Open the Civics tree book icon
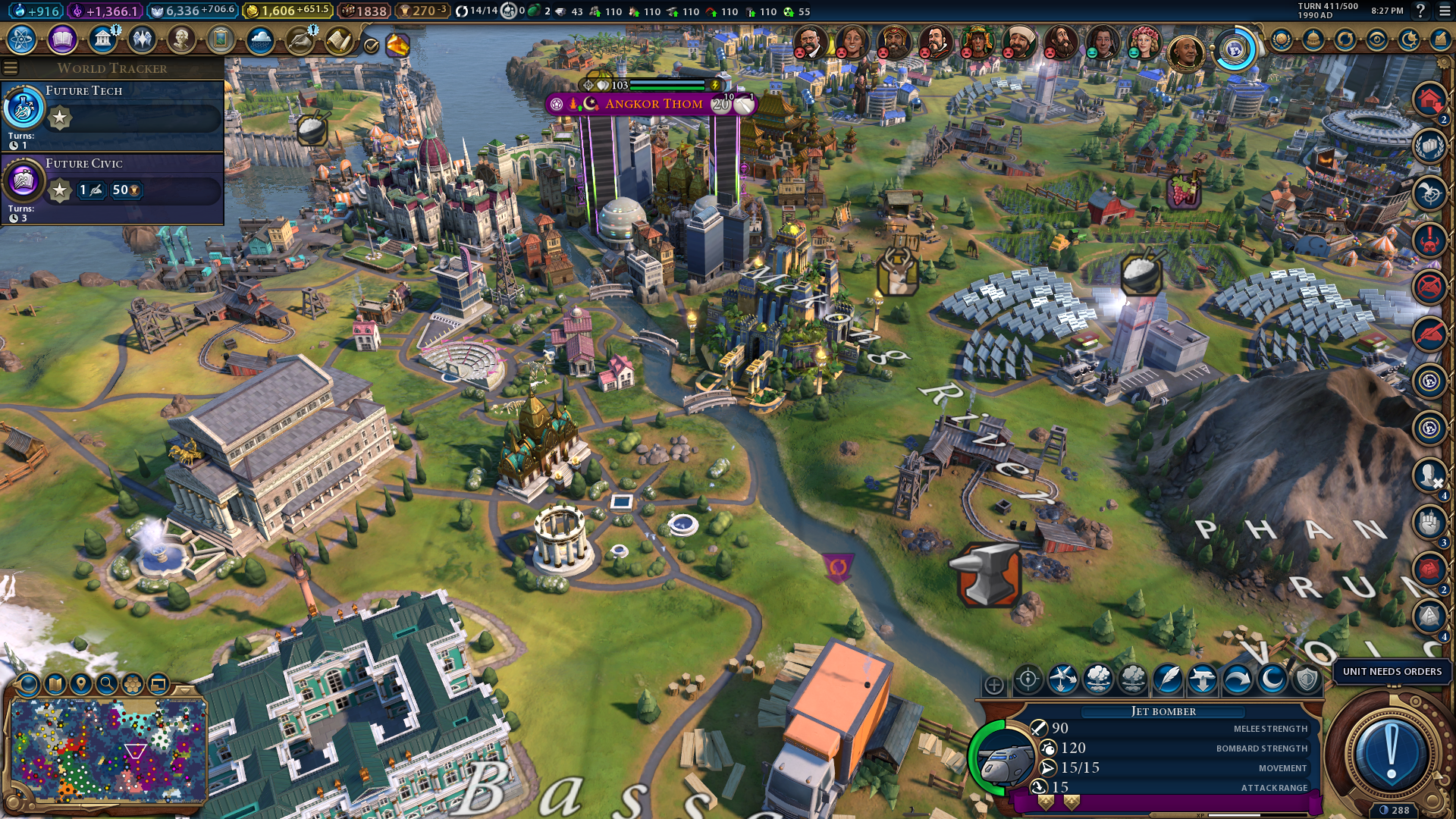The image size is (1456, 819). (x=62, y=39)
